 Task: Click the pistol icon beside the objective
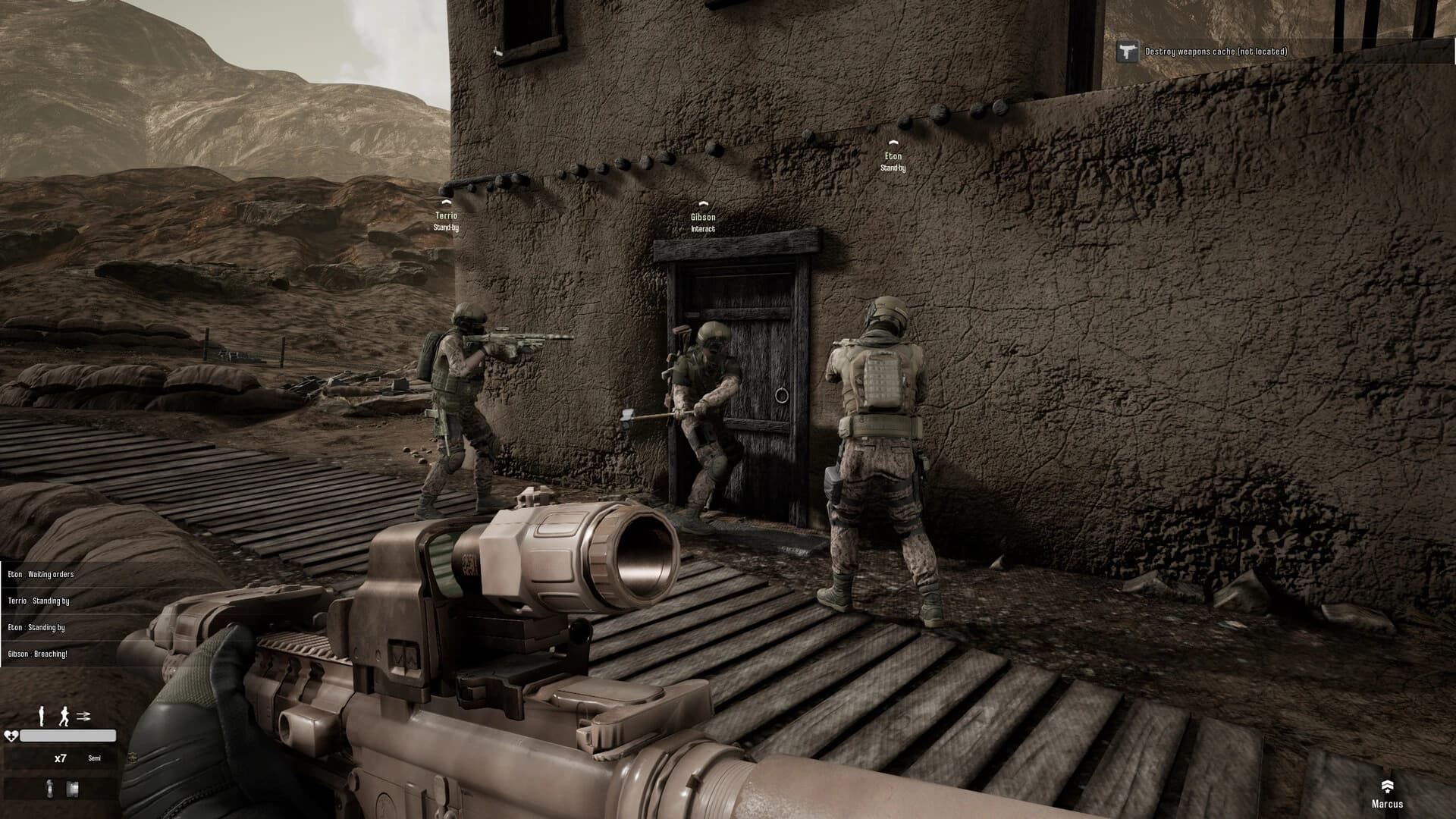click(x=1127, y=52)
